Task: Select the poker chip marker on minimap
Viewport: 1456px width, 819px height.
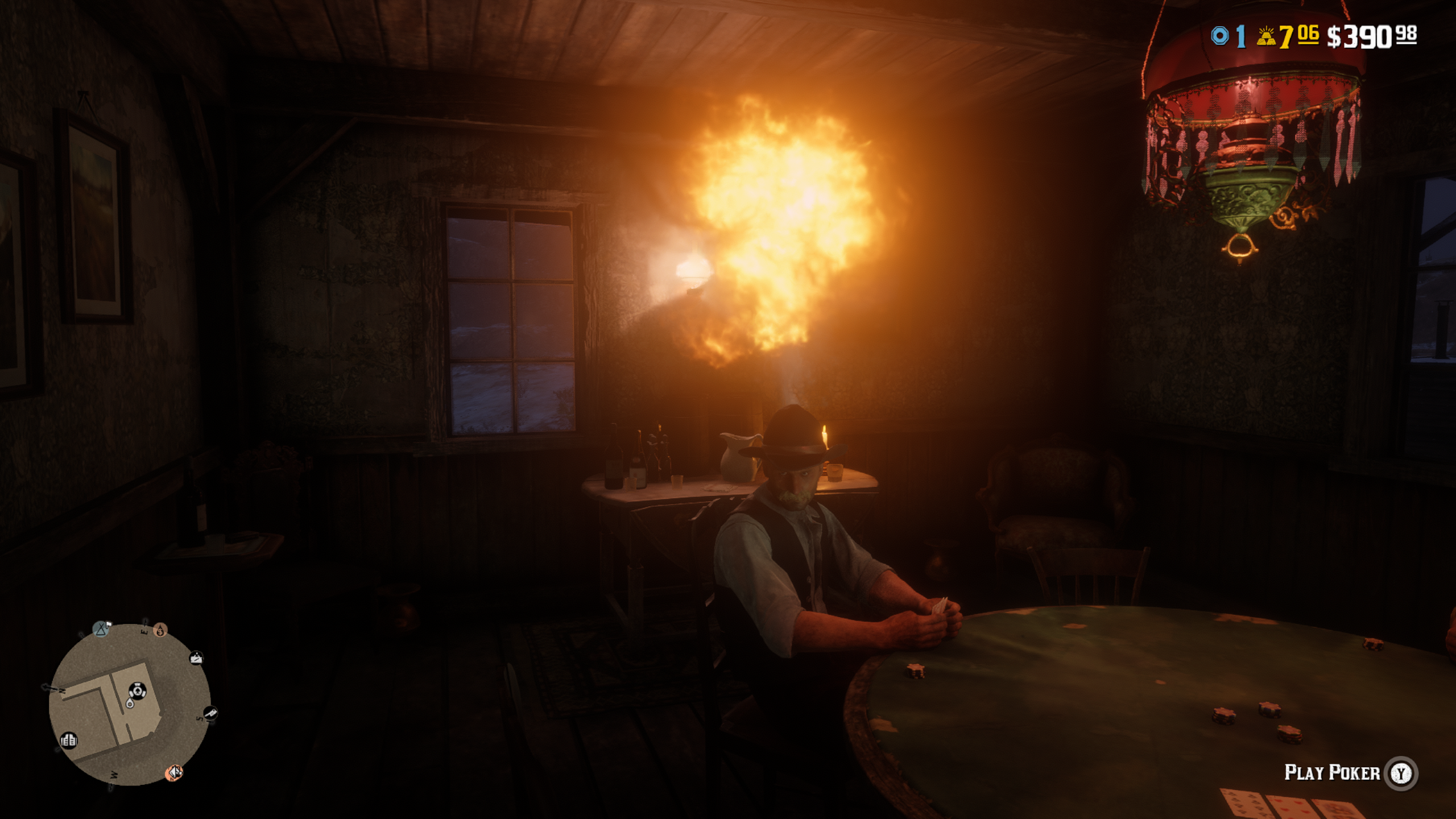Action: tap(136, 690)
